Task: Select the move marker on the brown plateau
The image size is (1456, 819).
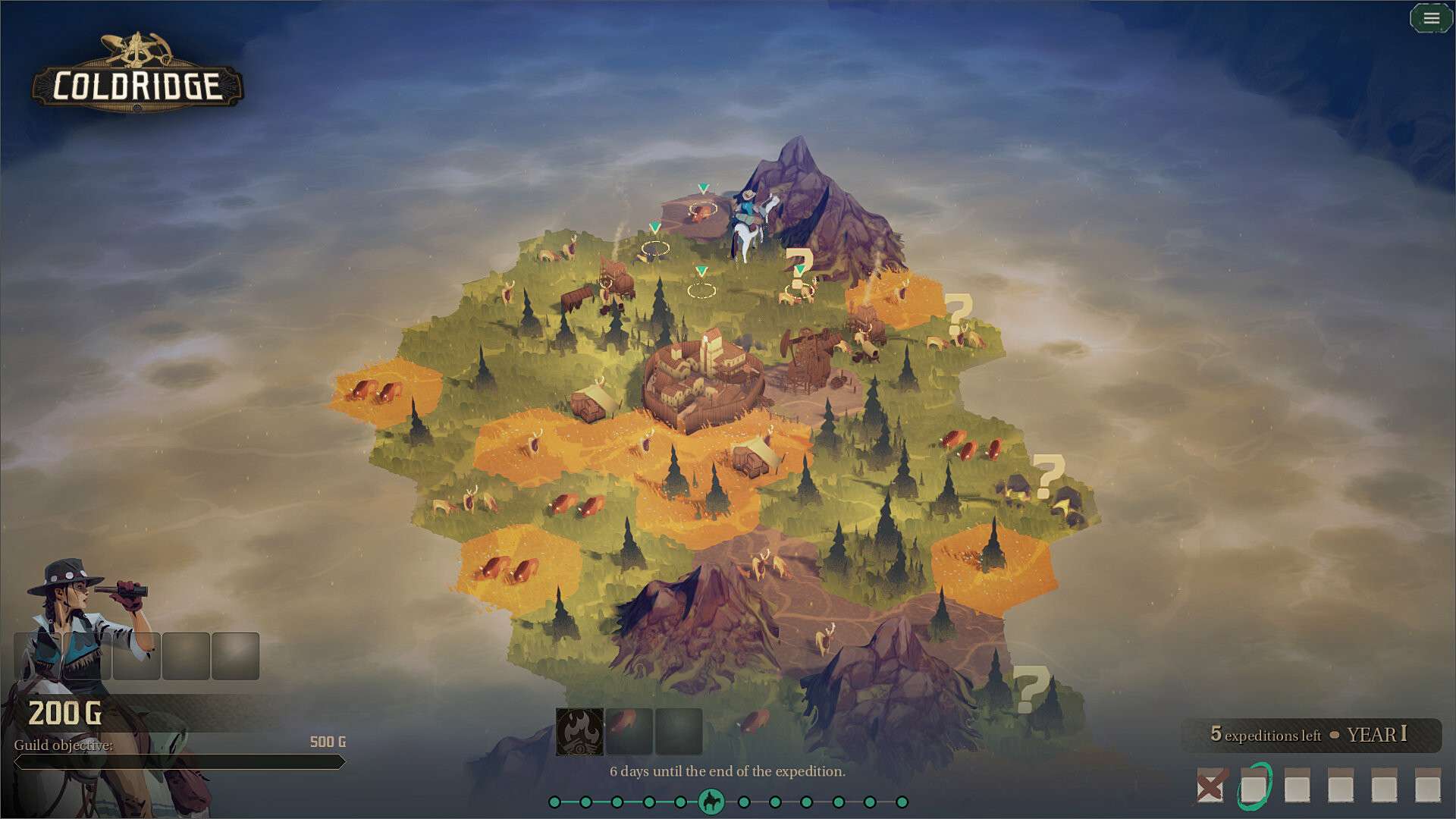Action: click(x=702, y=209)
